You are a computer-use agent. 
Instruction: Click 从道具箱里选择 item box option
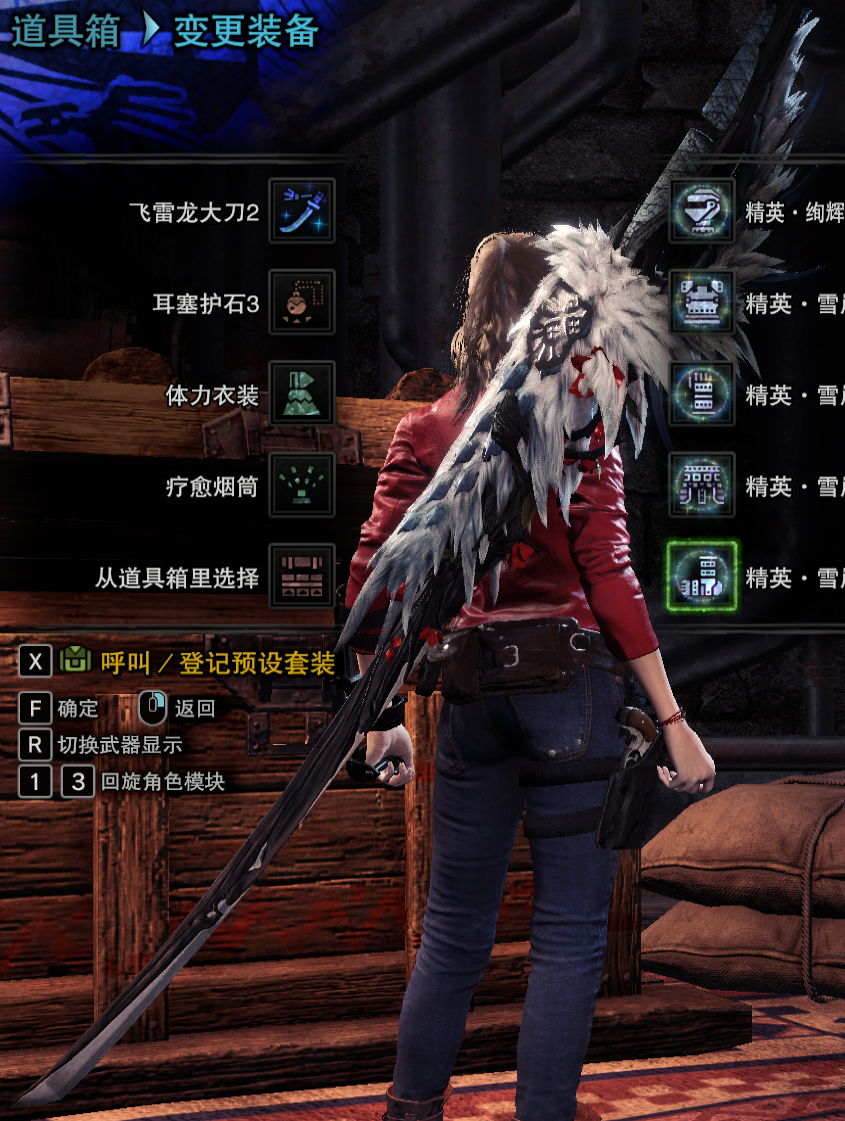[x=302, y=577]
